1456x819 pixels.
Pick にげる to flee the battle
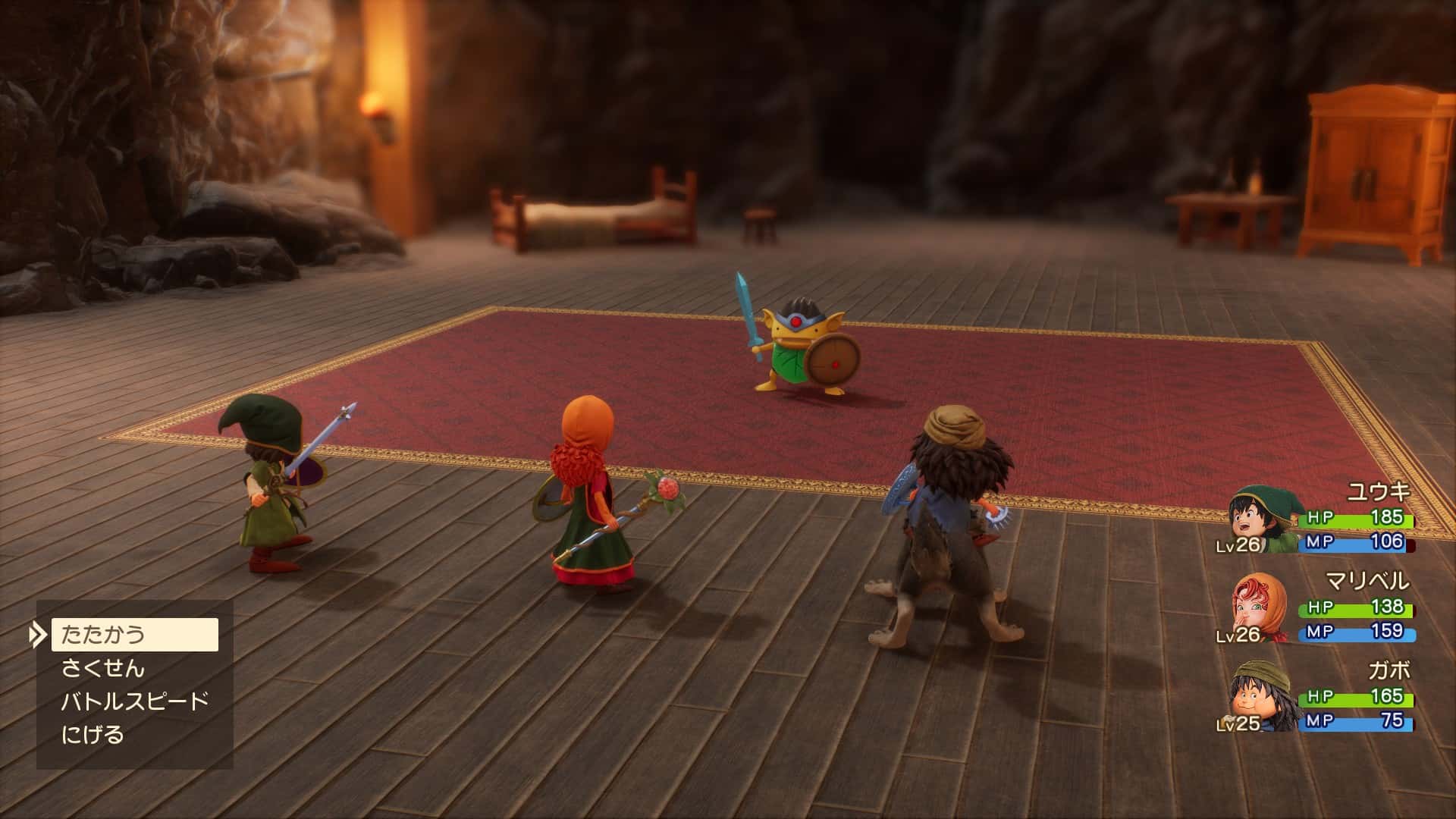click(x=93, y=735)
